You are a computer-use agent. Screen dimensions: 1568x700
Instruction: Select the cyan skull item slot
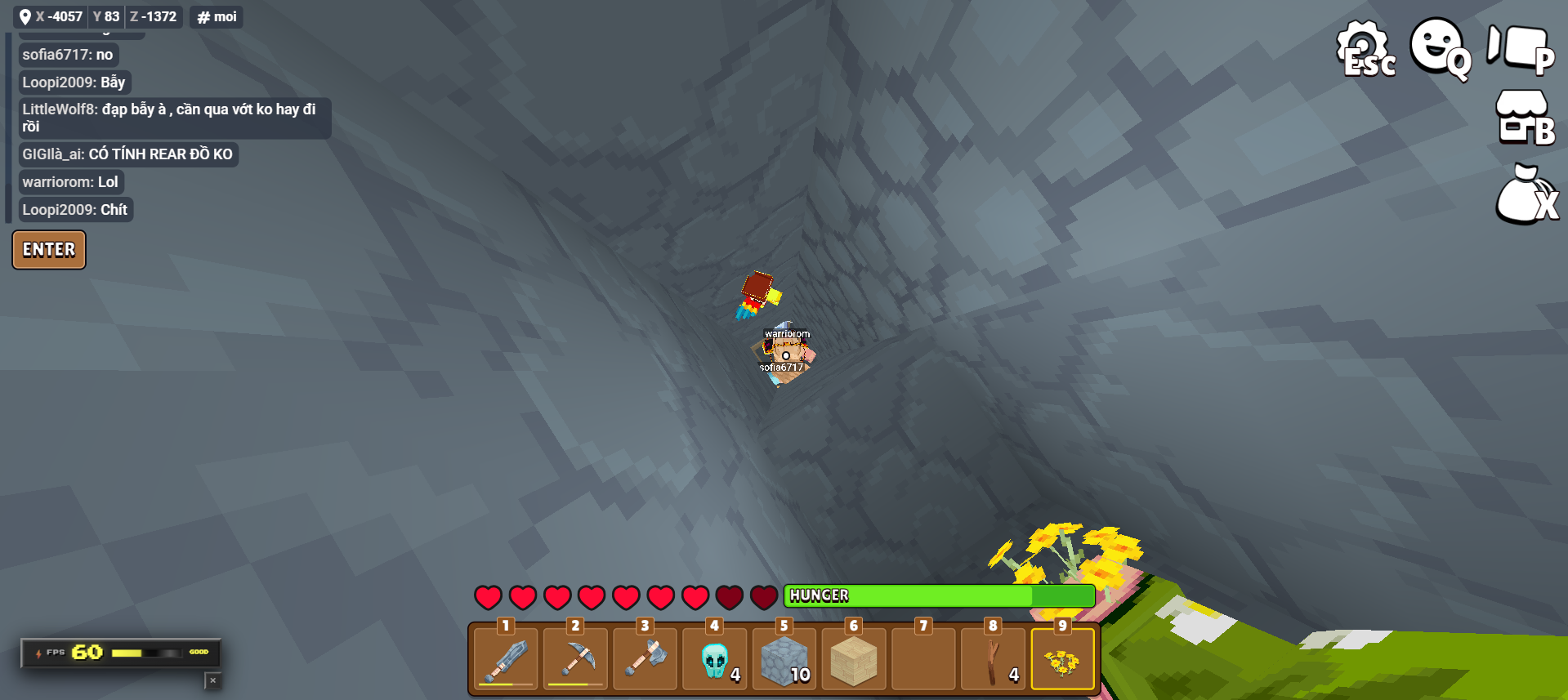point(715,658)
